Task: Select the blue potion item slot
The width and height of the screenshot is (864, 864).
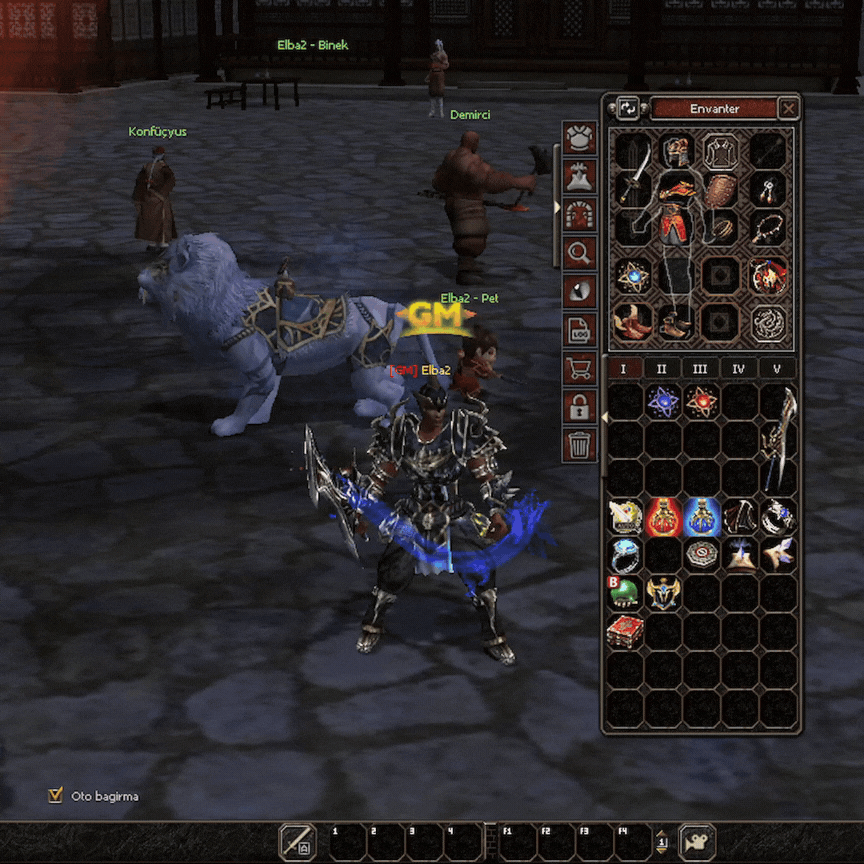Action: pos(701,516)
